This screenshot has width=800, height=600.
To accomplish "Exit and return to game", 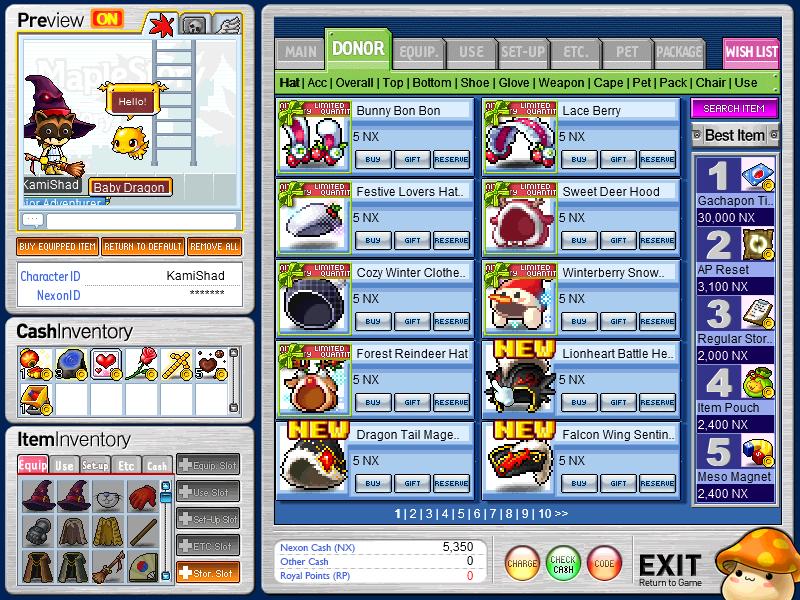I will [x=669, y=568].
